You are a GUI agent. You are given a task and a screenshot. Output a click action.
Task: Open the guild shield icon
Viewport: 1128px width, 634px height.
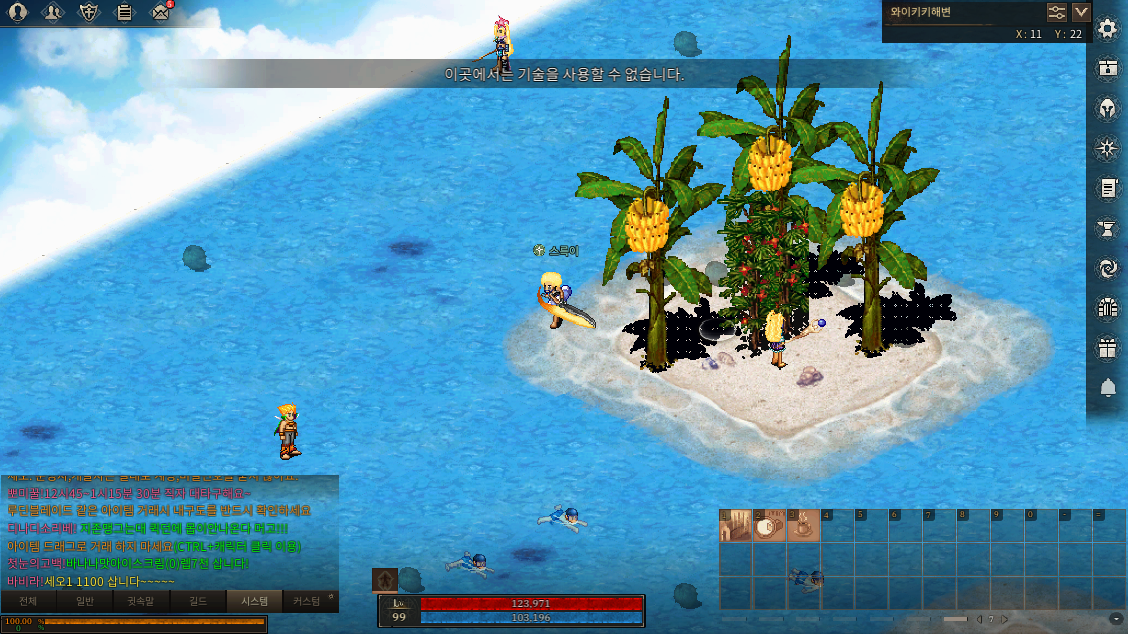point(90,12)
